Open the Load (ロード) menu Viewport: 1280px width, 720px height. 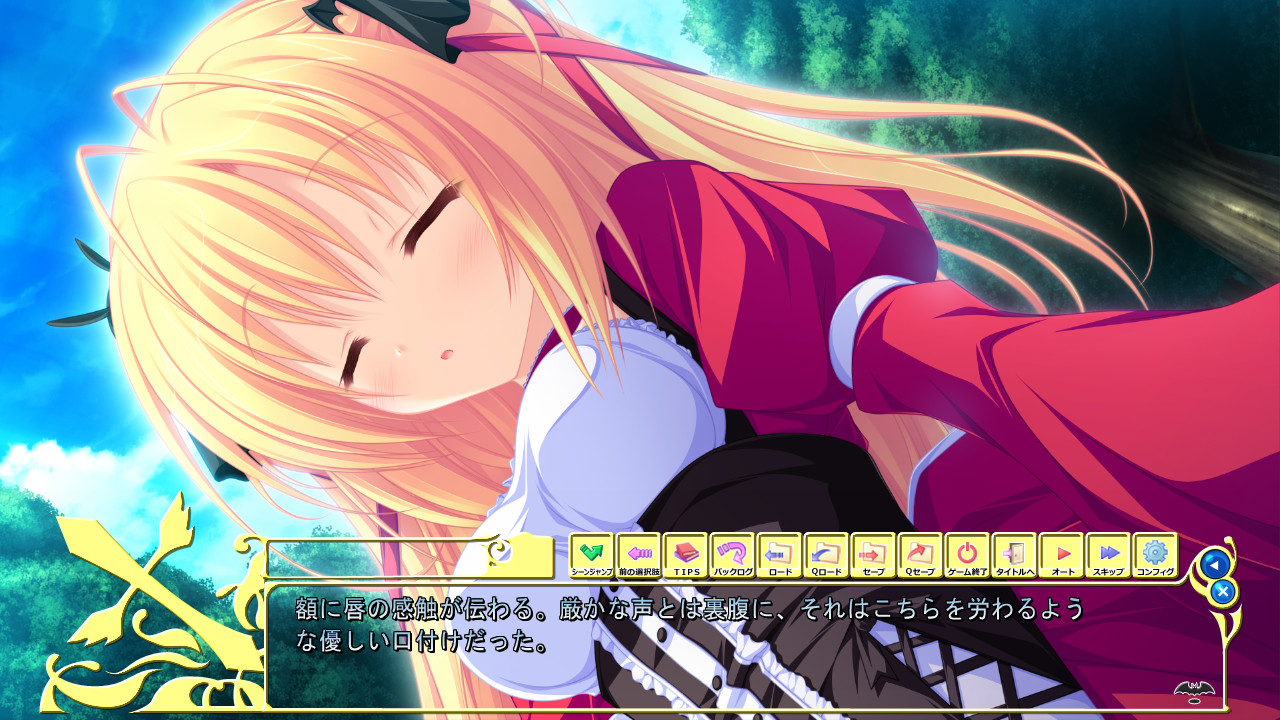[779, 555]
